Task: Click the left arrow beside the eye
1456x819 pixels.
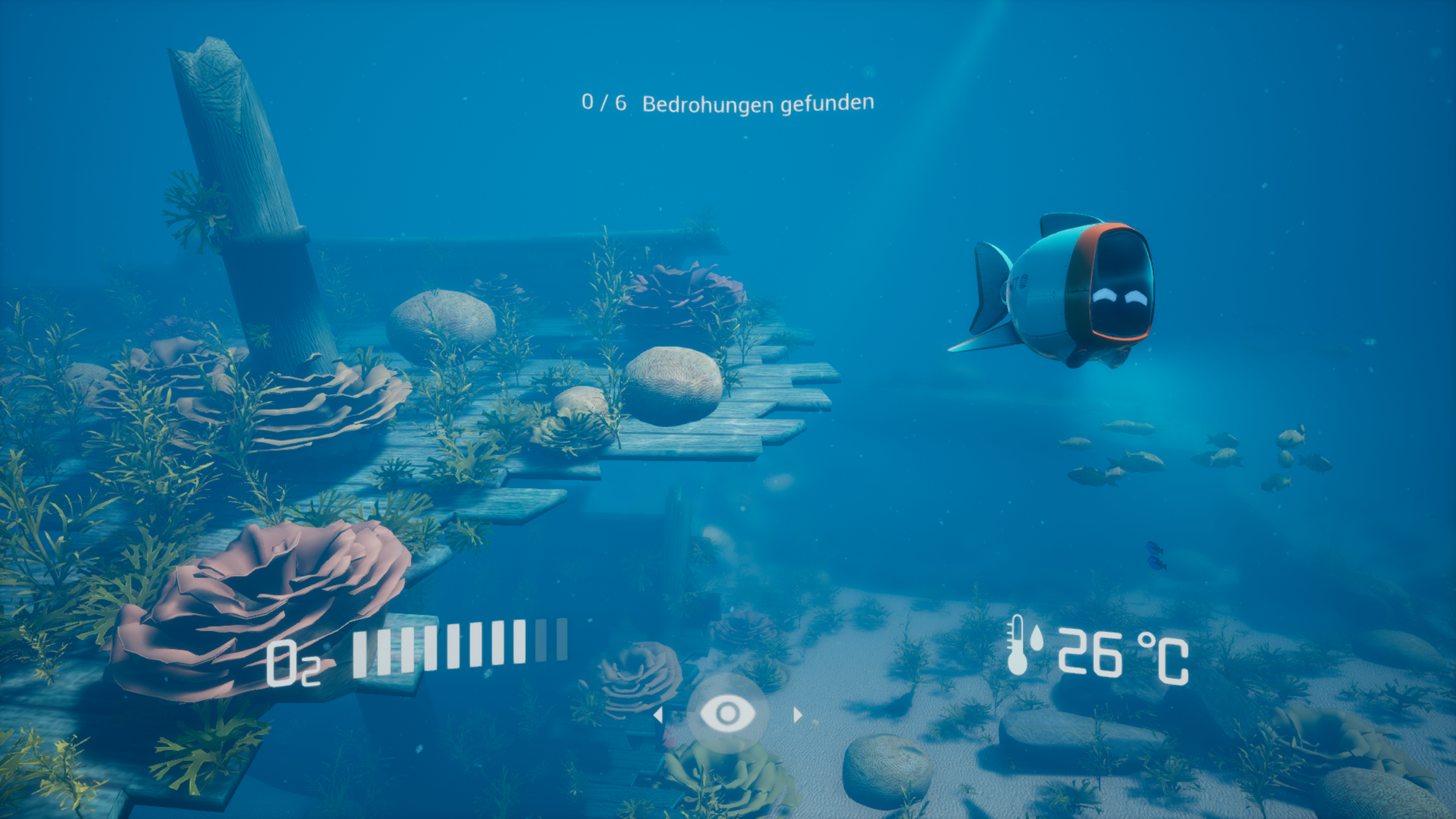Action: click(x=658, y=714)
